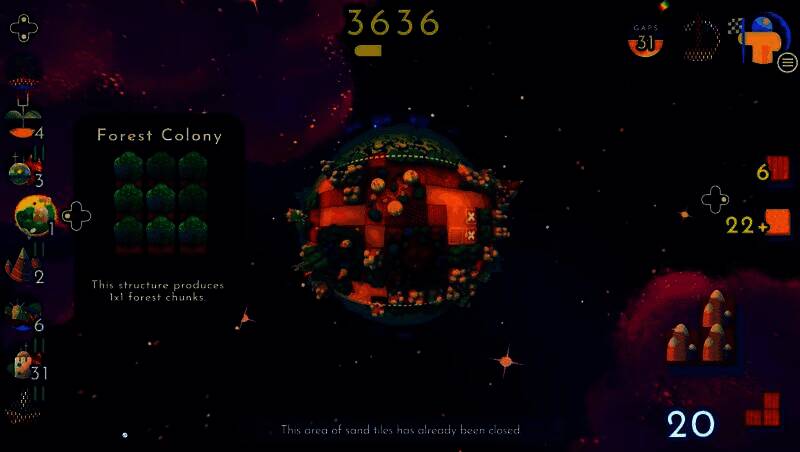Click the topmost structure icon in sidebar

coord(22,72)
